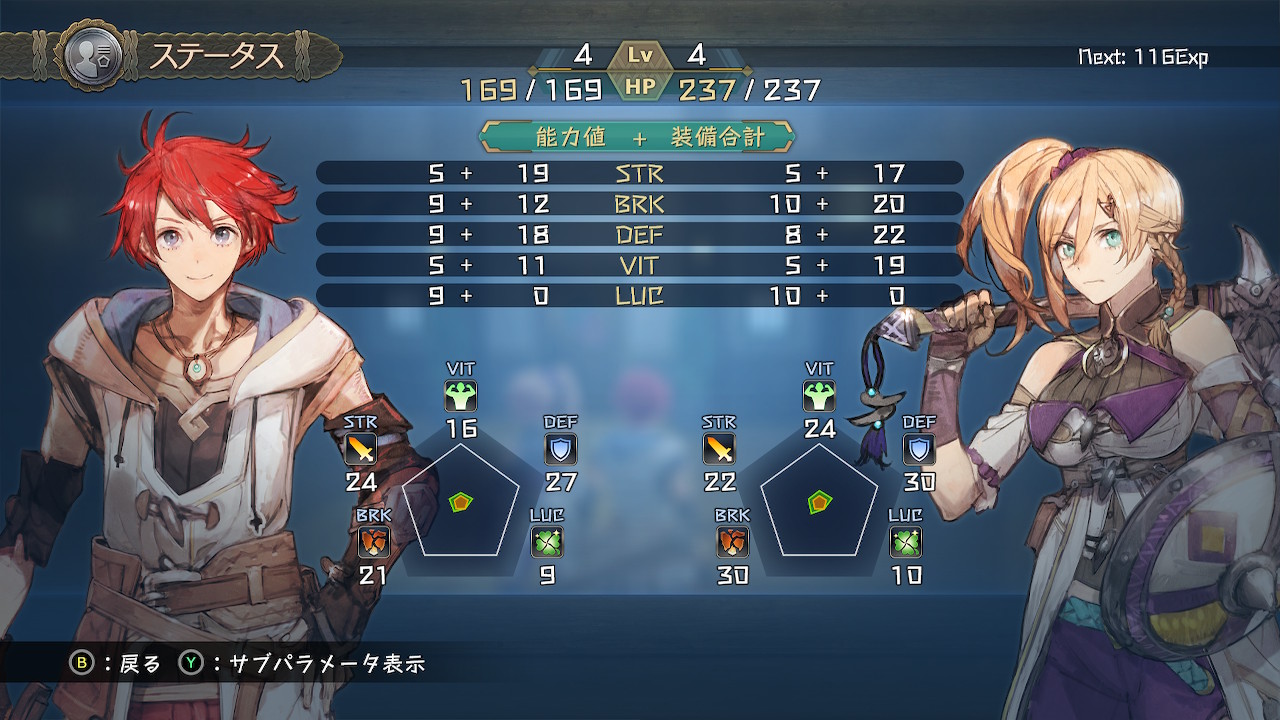Screen dimensions: 1280x720
Task: Click the blonde girl's STR sword icon
Action: coord(719,449)
